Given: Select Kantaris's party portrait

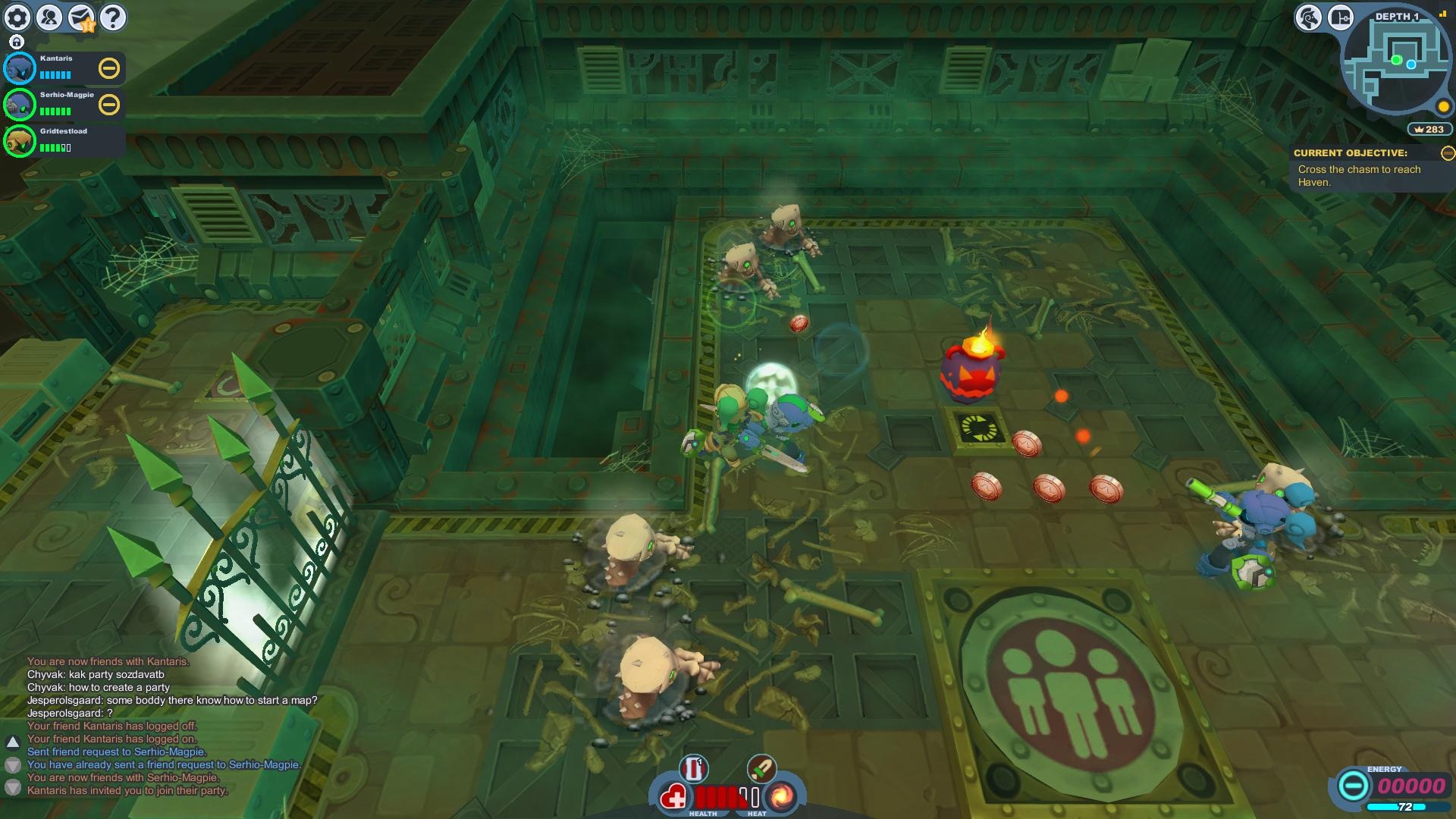Looking at the screenshot, I should 20,69.
